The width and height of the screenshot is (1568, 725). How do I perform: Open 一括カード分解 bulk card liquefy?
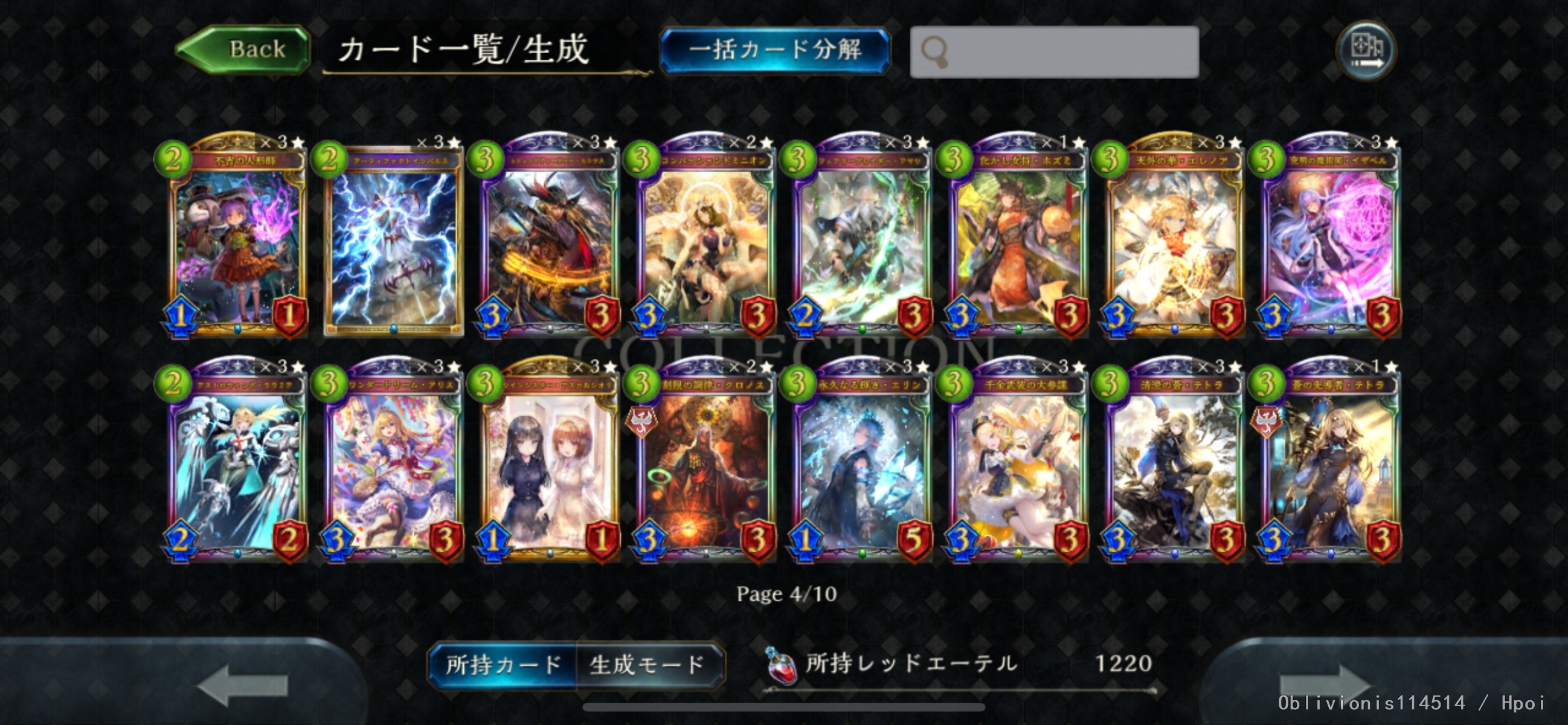[774, 50]
